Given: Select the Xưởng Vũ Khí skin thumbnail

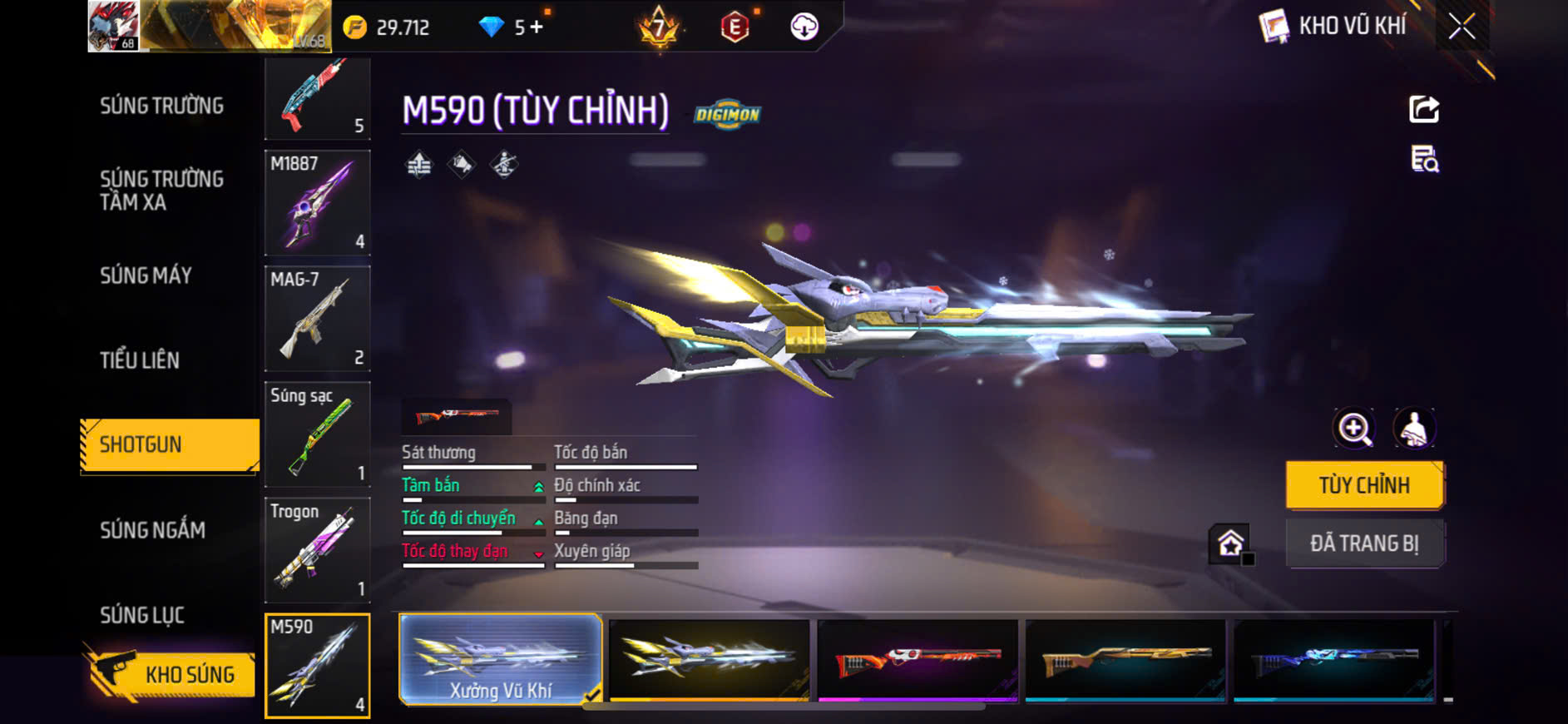Looking at the screenshot, I should click(x=500, y=660).
